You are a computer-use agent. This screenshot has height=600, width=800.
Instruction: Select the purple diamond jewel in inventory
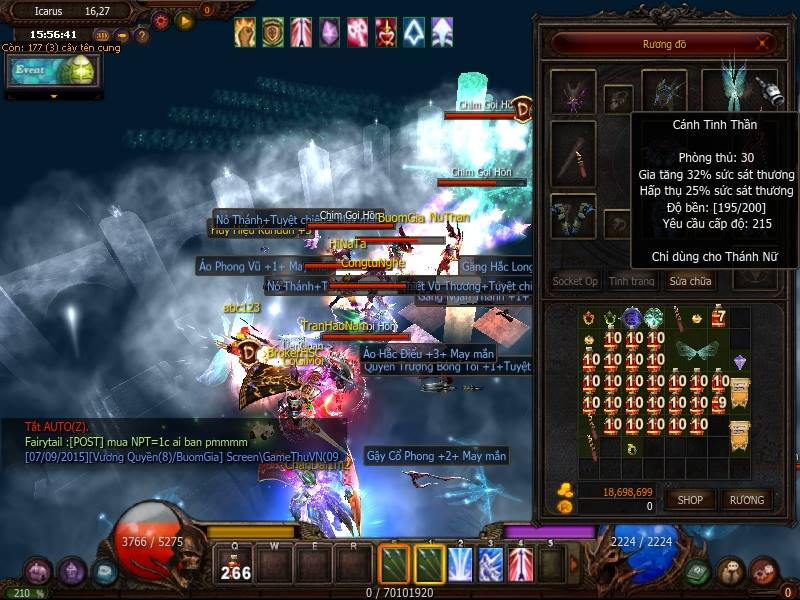740,362
